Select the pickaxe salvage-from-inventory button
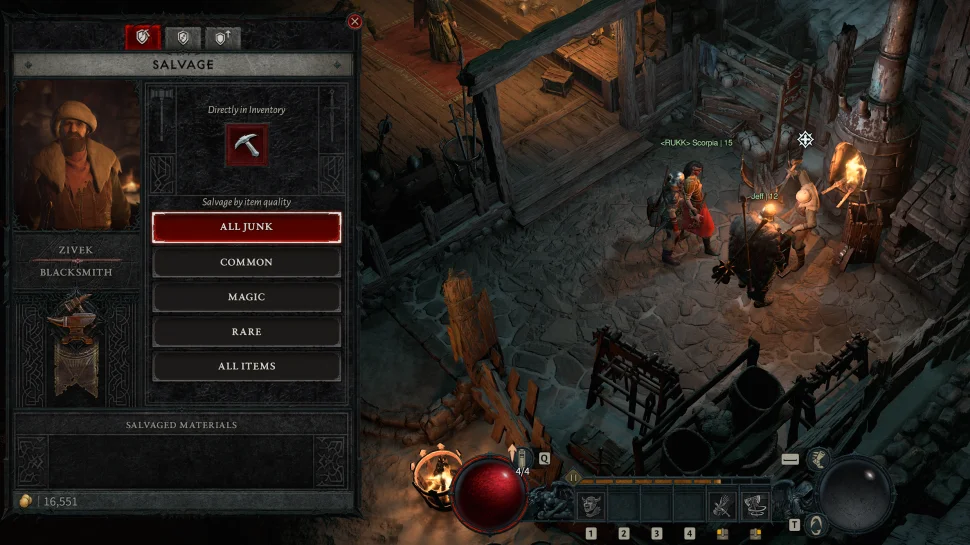 [245, 144]
